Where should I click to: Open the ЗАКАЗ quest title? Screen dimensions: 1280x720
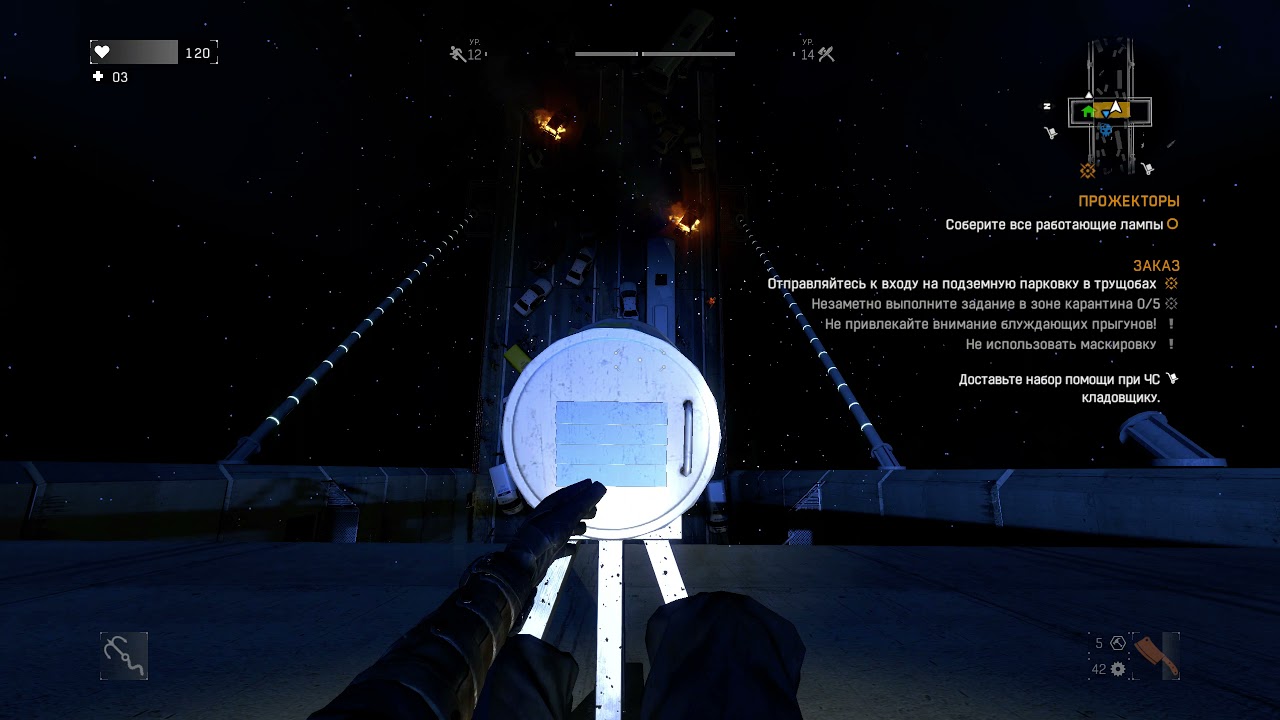(x=1156, y=266)
